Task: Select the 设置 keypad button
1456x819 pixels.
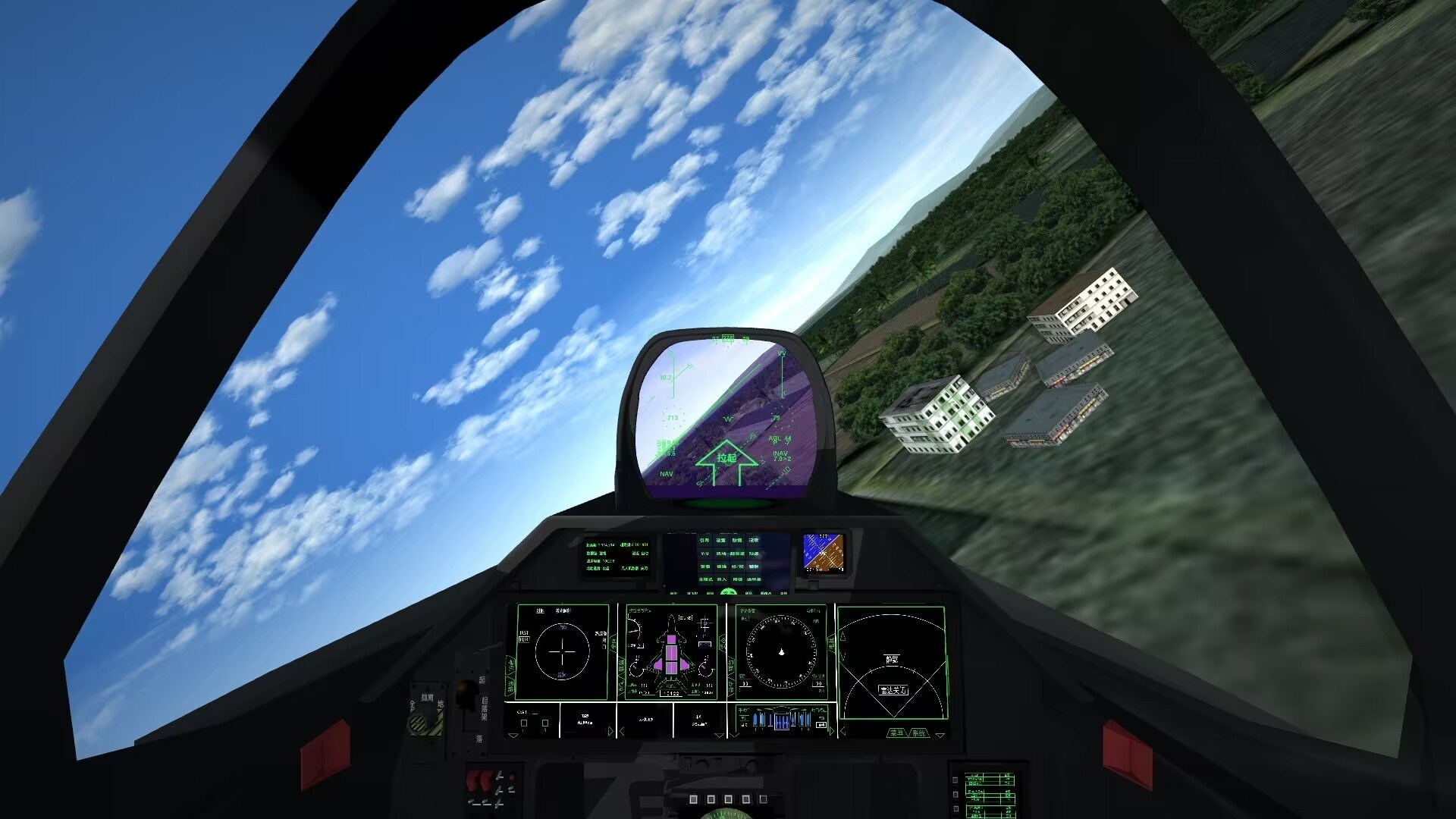Action: tap(721, 541)
